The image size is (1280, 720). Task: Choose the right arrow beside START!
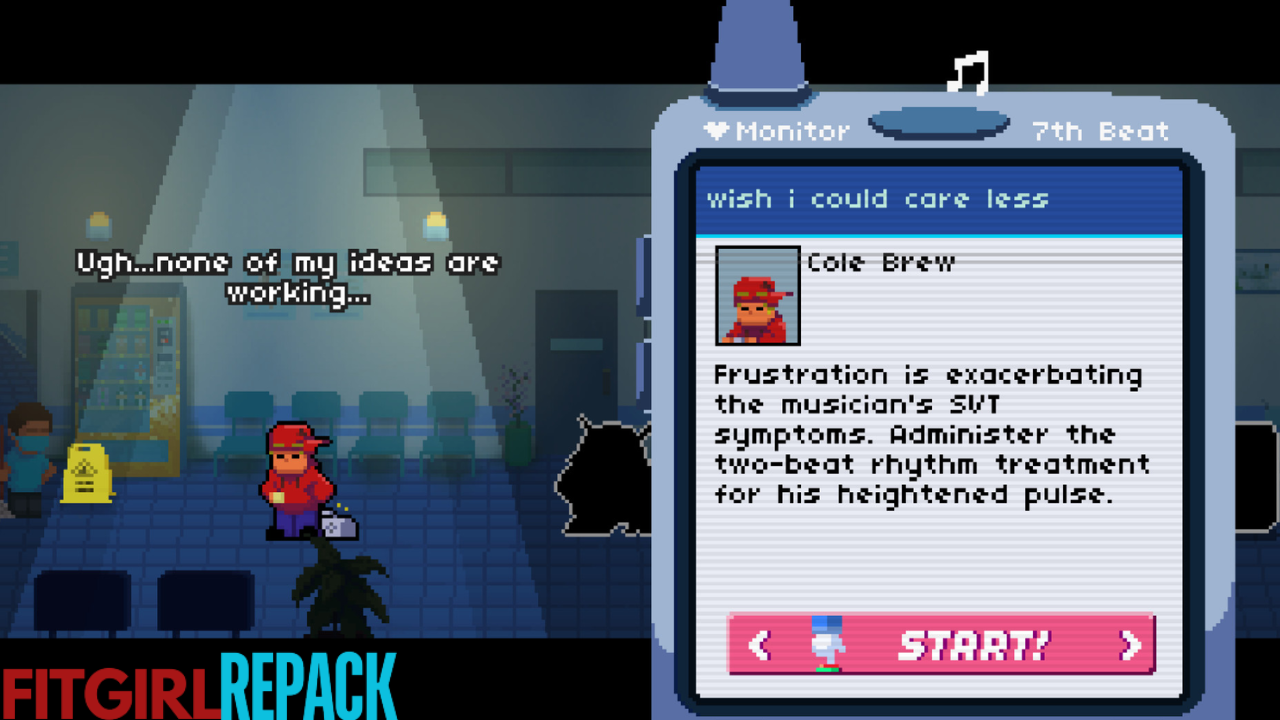click(1130, 645)
